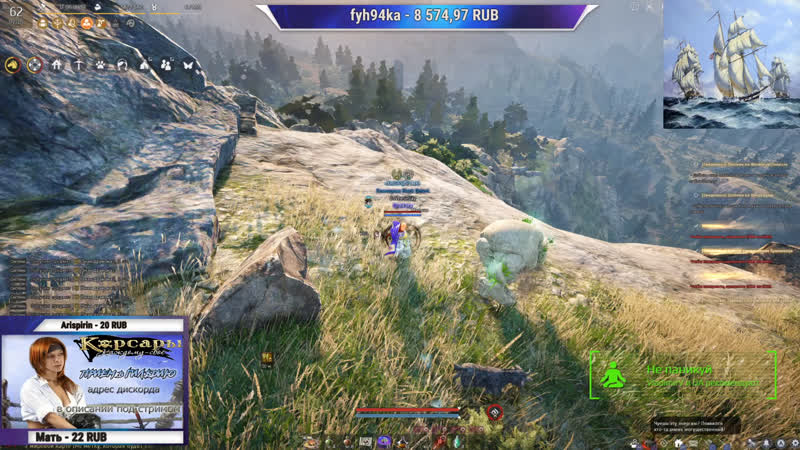Select the tent camp icon
The image size is (800, 450).
[144, 65]
